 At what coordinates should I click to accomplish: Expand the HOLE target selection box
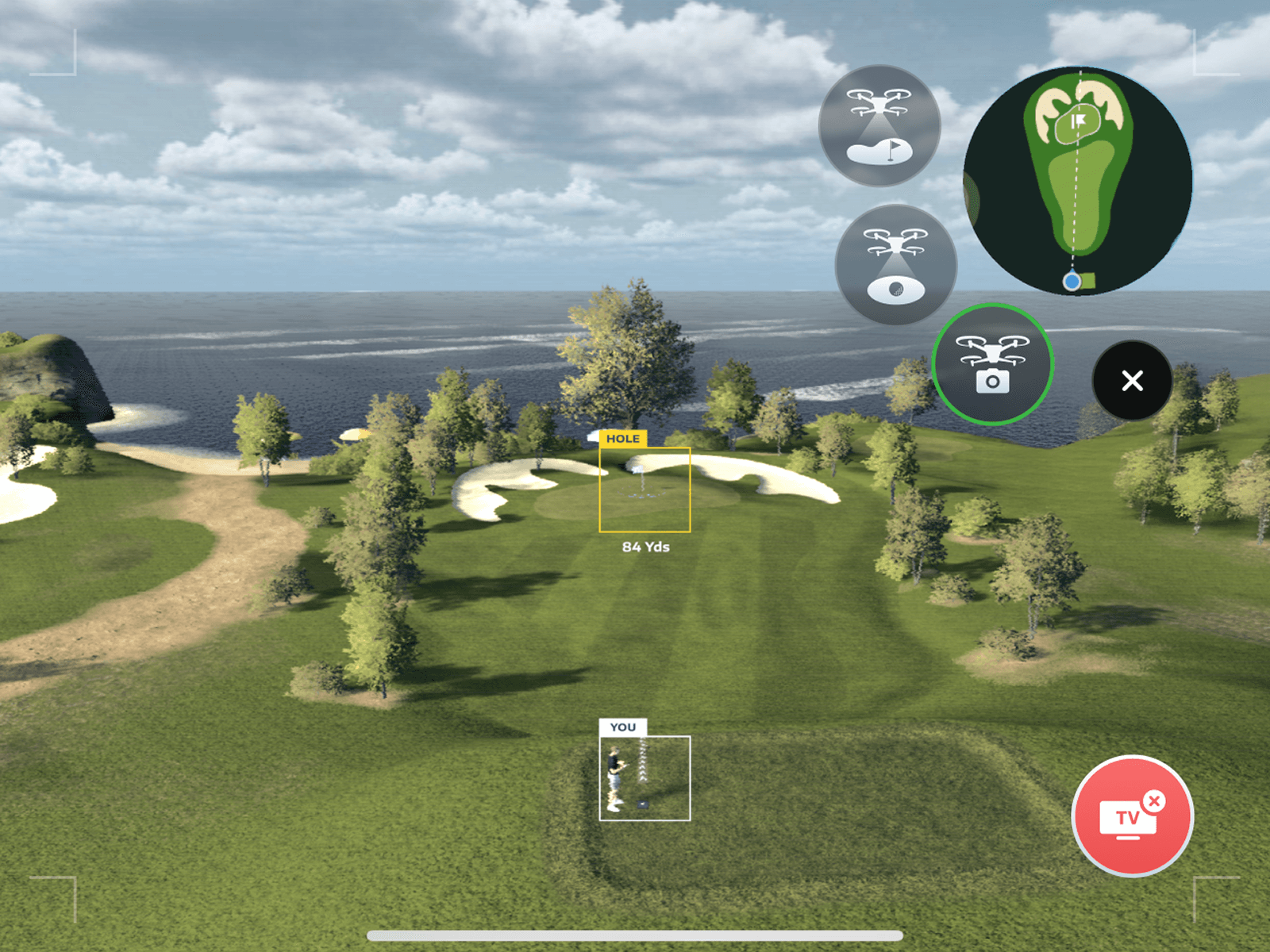645,489
